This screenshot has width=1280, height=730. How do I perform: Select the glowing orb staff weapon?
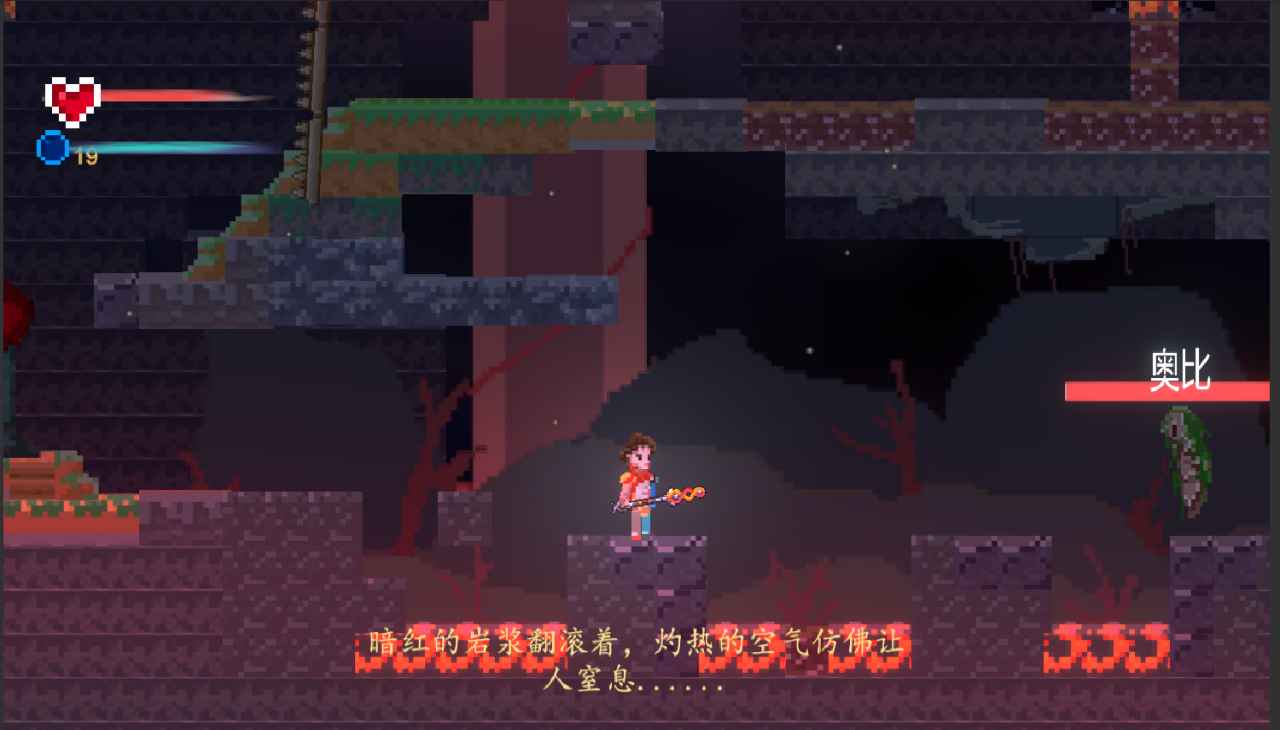[x=688, y=492]
